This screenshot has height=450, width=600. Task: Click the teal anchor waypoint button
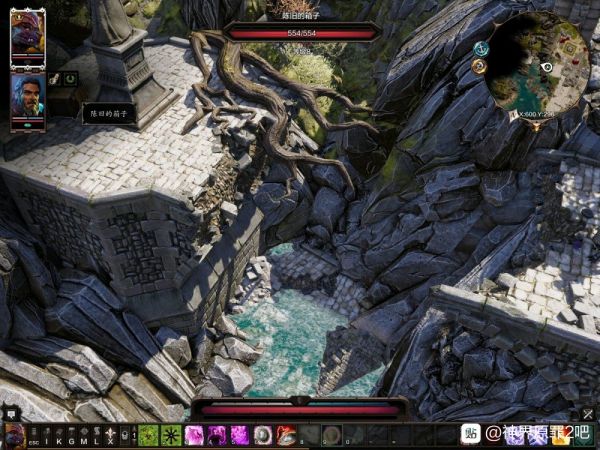click(481, 49)
